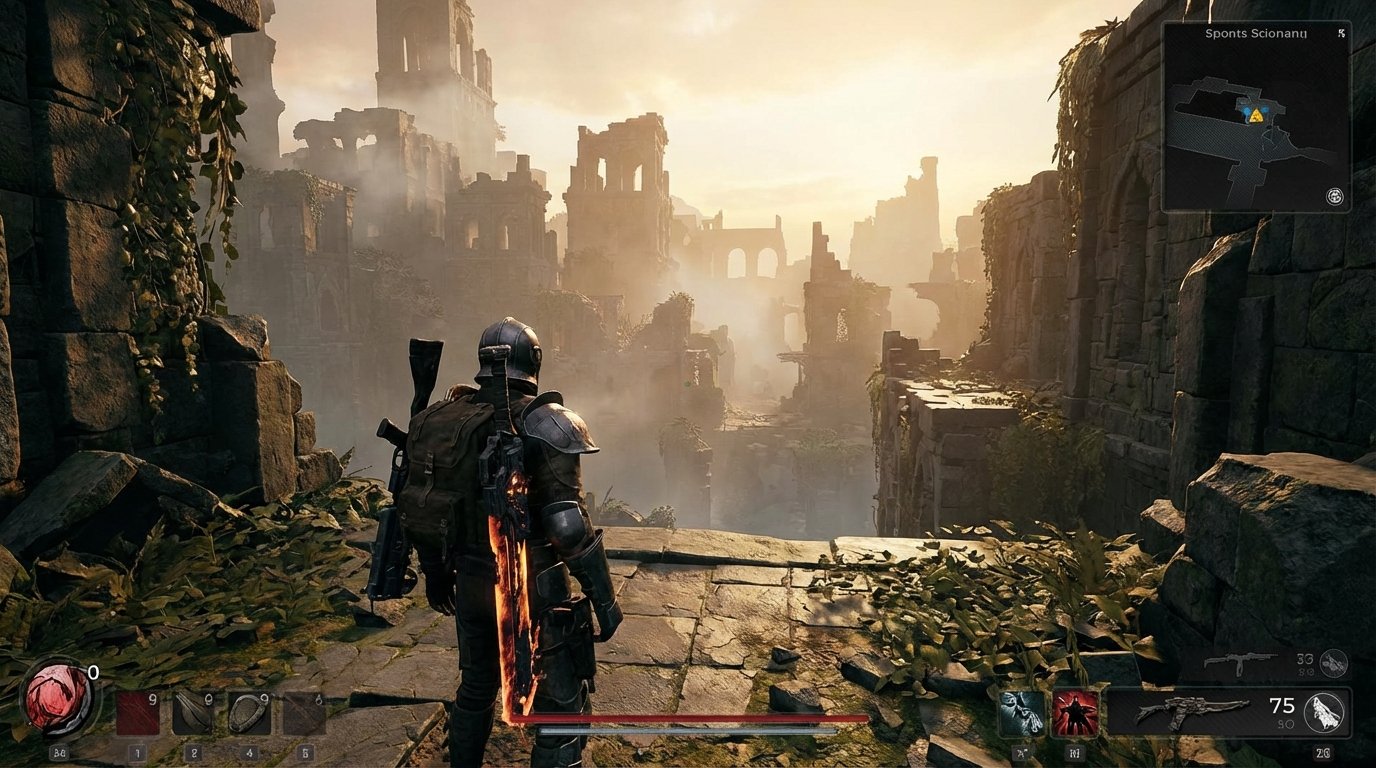Expand the secondary weapon display

1240,662
